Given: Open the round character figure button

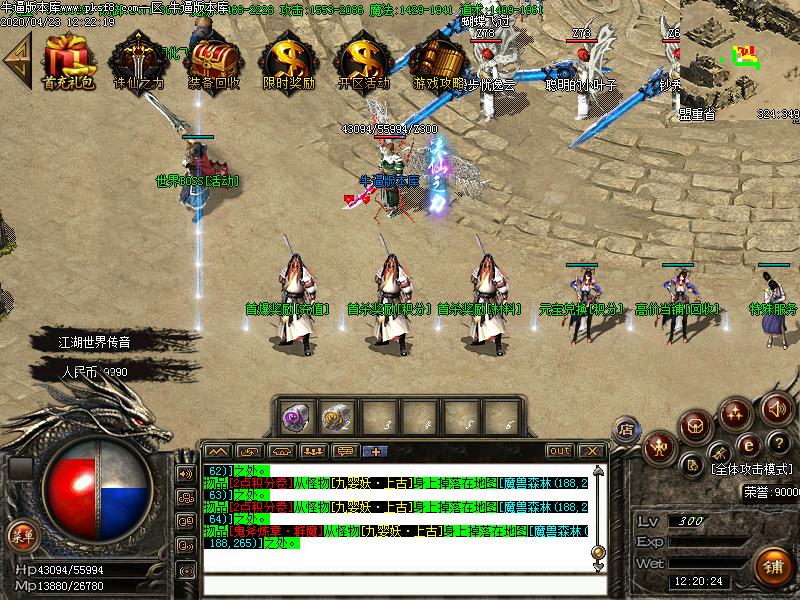Looking at the screenshot, I should click(x=658, y=446).
